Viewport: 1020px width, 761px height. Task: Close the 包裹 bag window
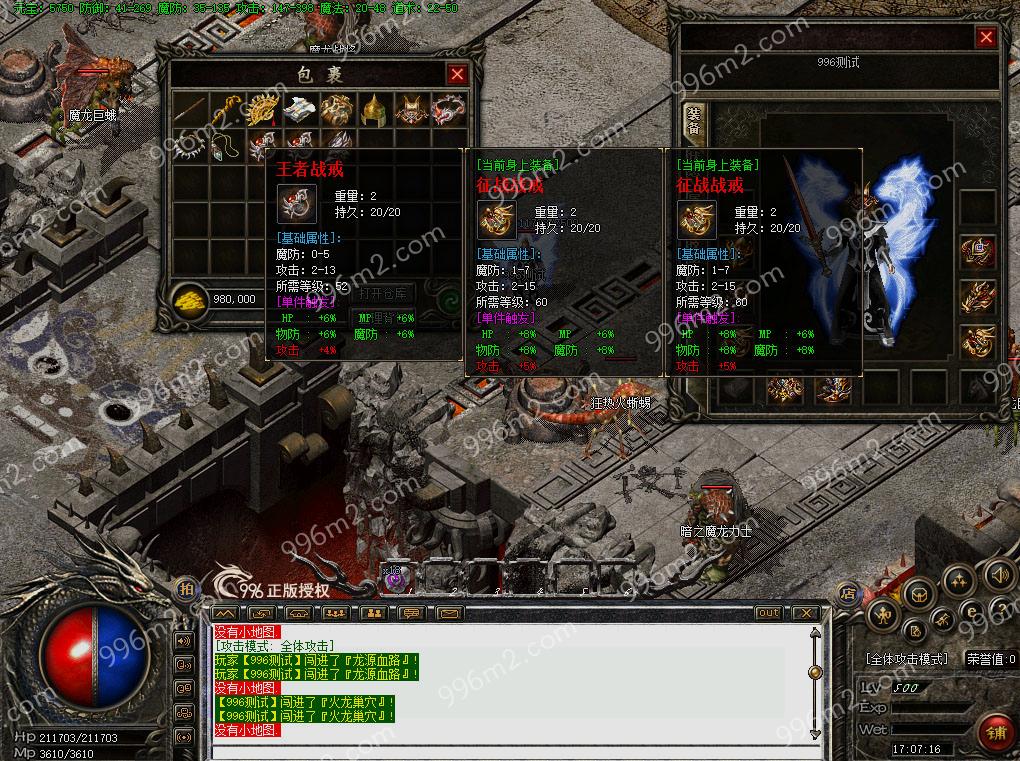457,74
